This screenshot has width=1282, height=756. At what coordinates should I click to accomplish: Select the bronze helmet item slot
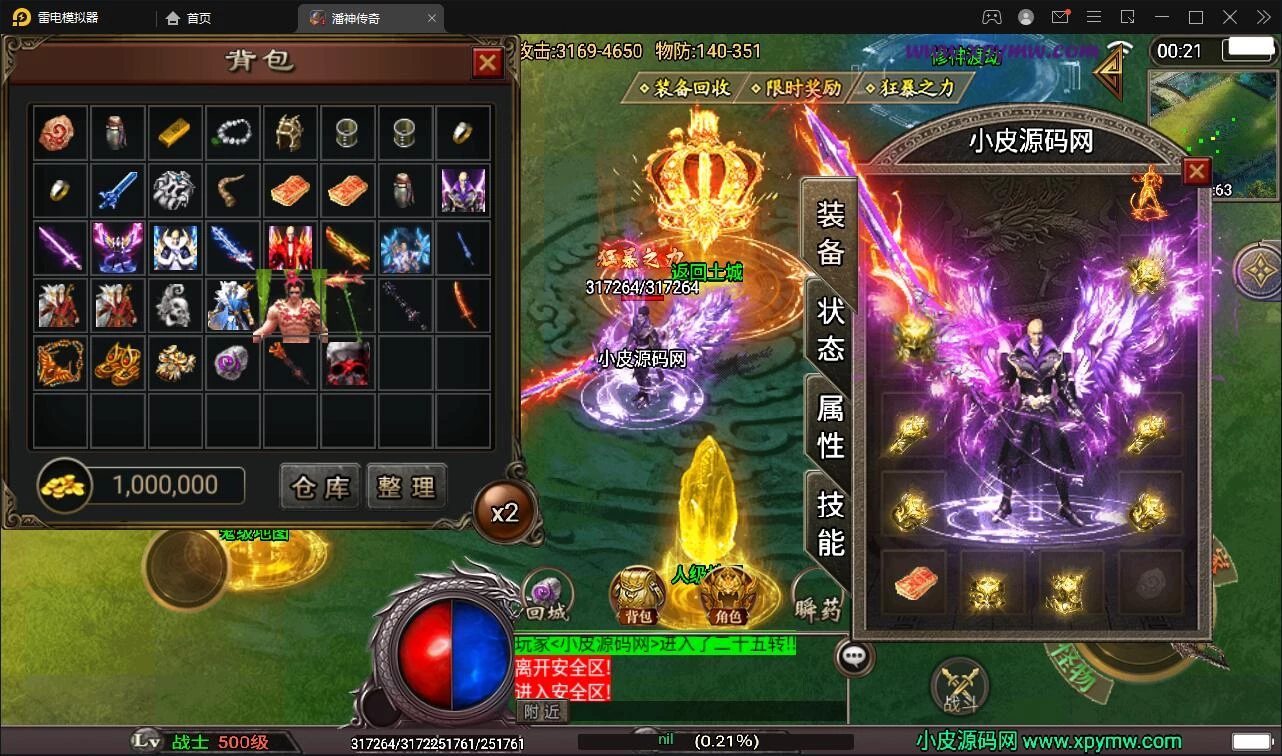tap(290, 132)
